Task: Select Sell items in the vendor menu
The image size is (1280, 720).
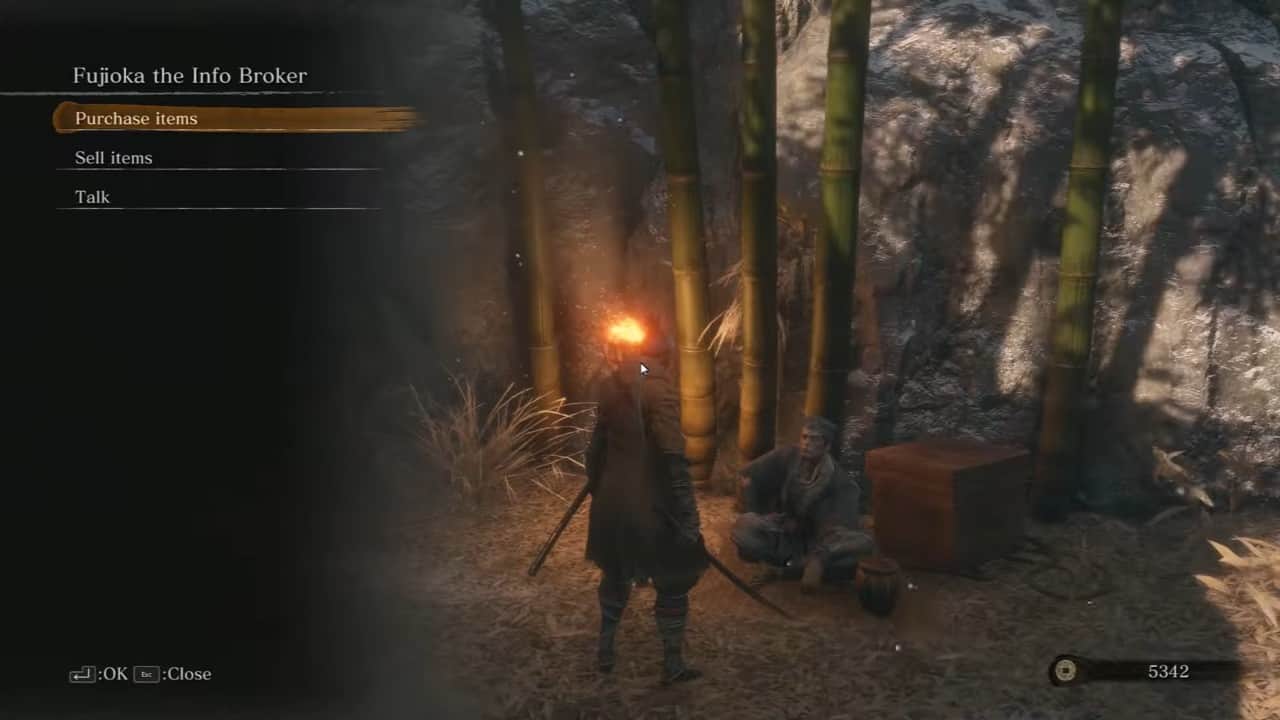Action: pyautogui.click(x=113, y=157)
